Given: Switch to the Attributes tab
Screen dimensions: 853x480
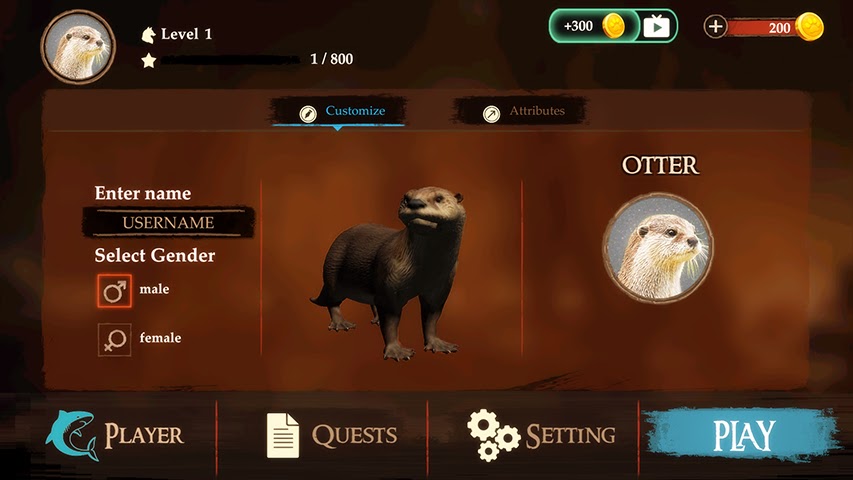Looking at the screenshot, I should coord(524,112).
